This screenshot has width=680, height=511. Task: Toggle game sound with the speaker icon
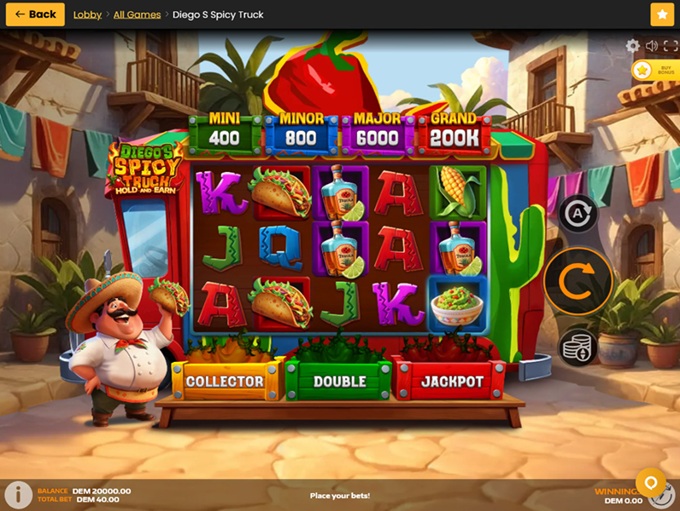pyautogui.click(x=651, y=46)
